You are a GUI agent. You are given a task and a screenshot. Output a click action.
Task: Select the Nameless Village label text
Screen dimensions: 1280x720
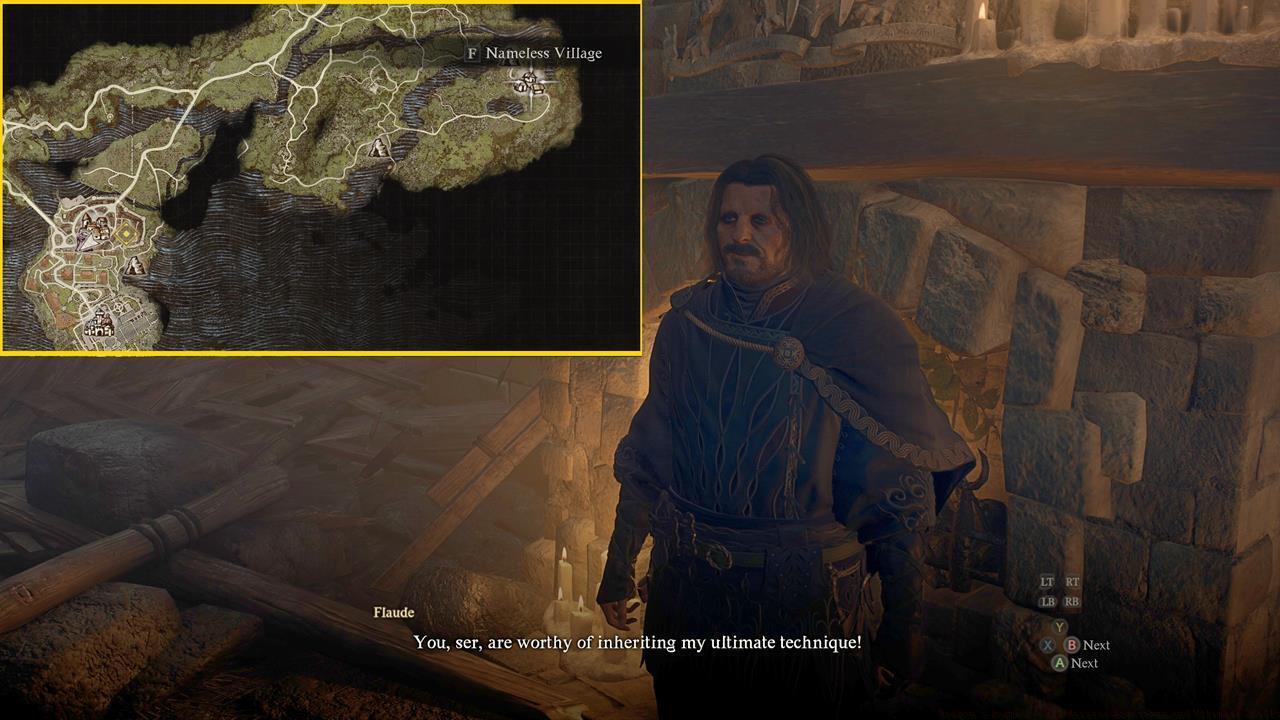pyautogui.click(x=543, y=53)
